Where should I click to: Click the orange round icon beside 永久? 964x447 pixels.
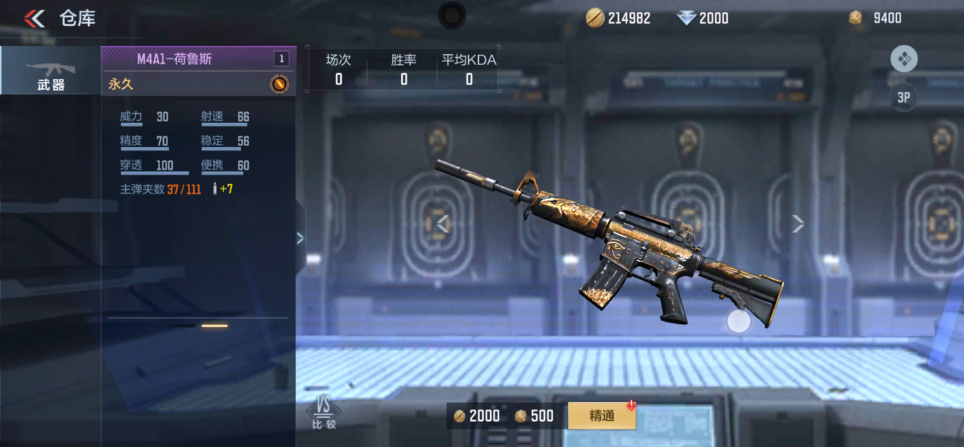pyautogui.click(x=279, y=85)
